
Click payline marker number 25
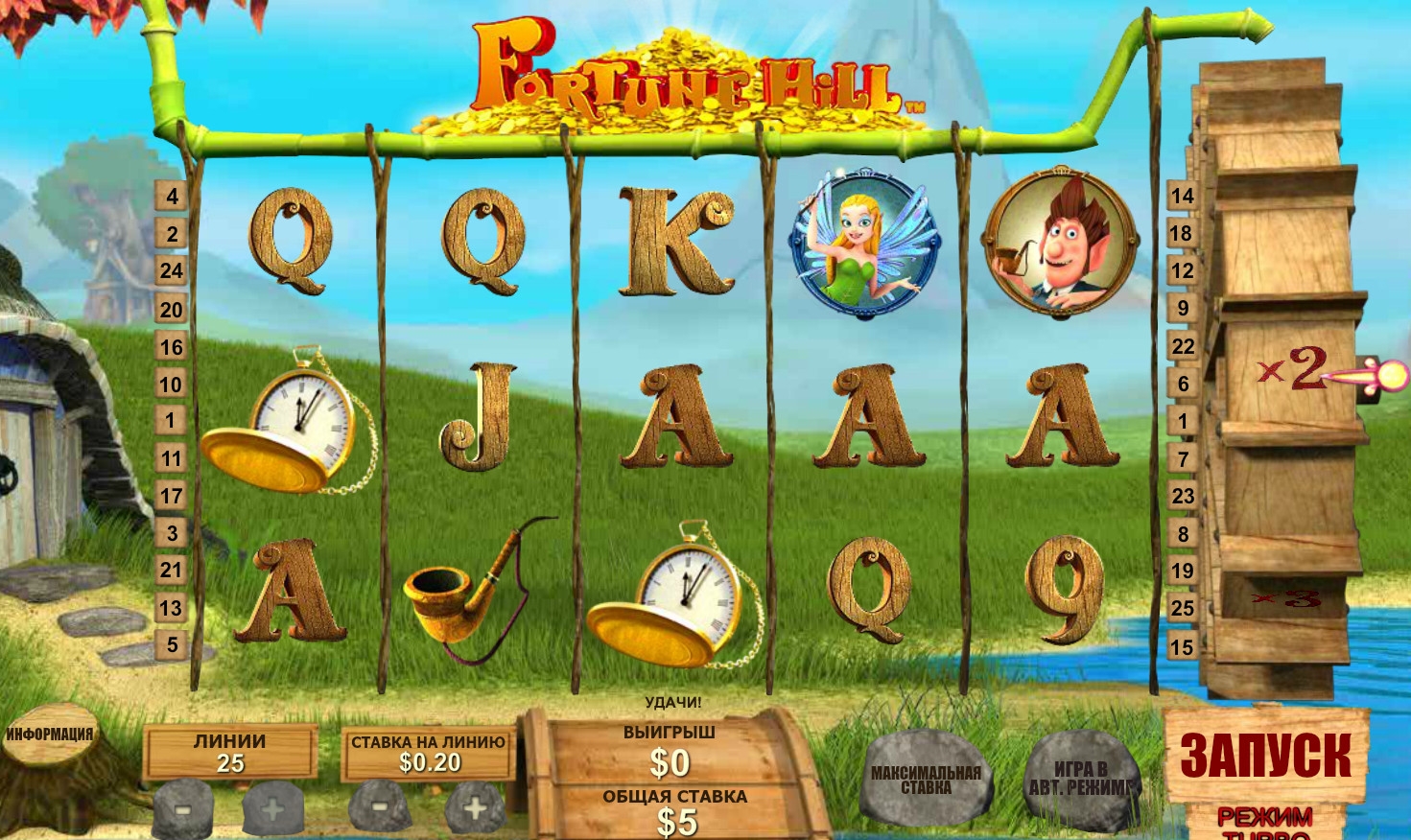[x=1182, y=608]
